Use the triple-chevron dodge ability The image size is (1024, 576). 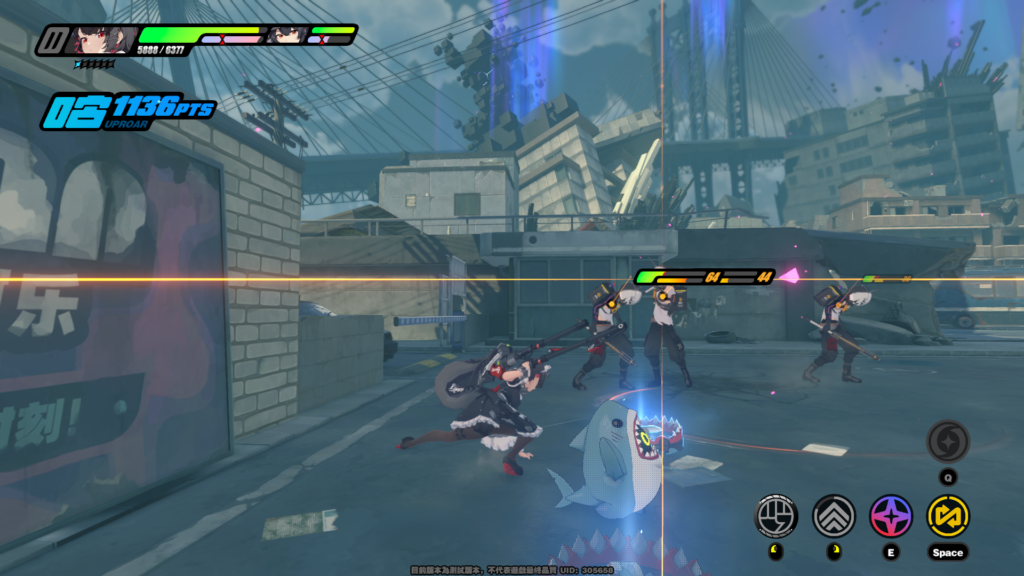[833, 516]
